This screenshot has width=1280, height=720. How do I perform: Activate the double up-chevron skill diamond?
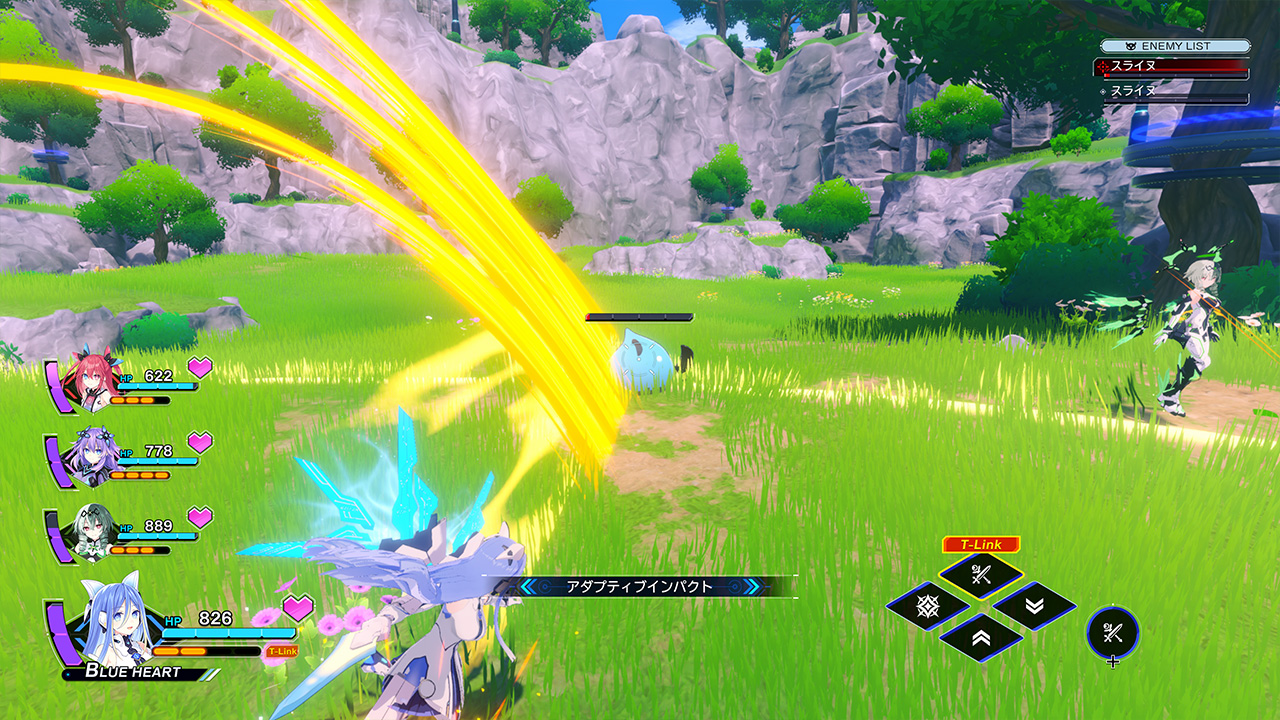(x=980, y=637)
